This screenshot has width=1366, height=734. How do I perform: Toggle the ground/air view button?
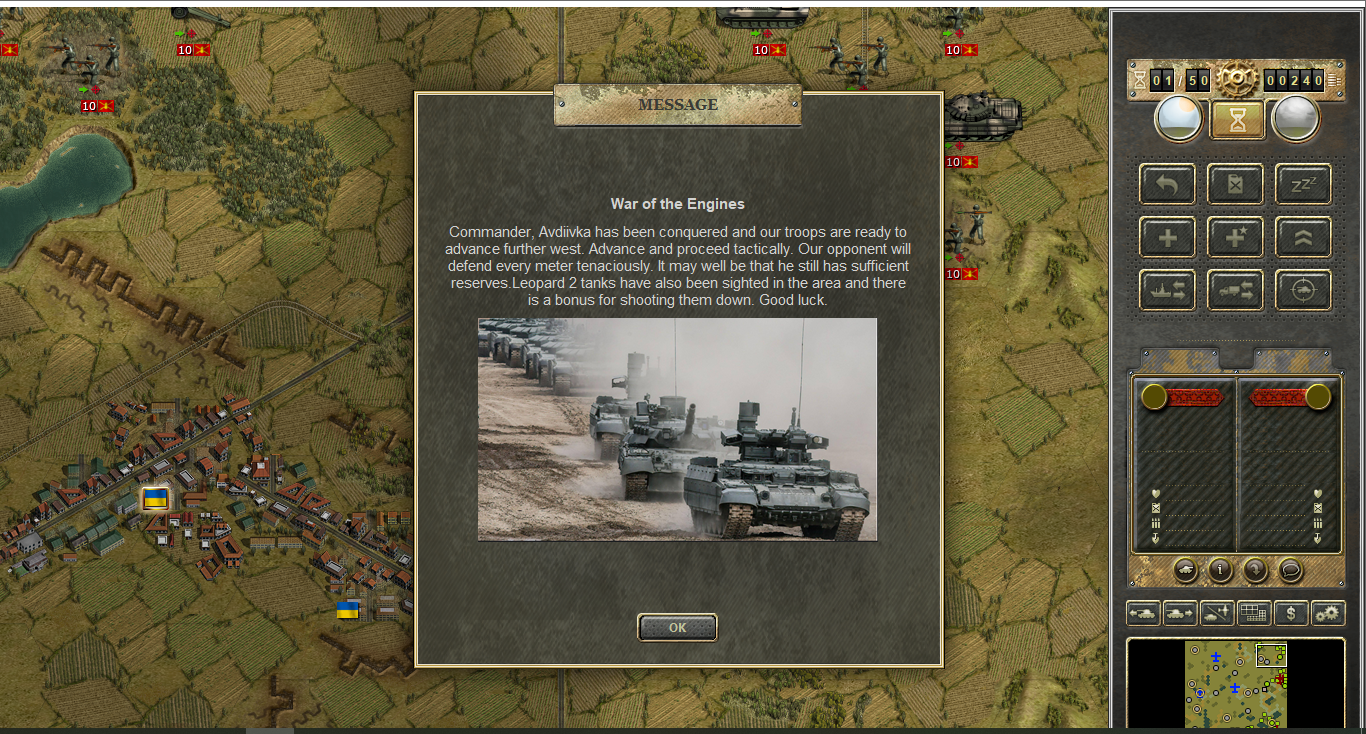[1217, 613]
